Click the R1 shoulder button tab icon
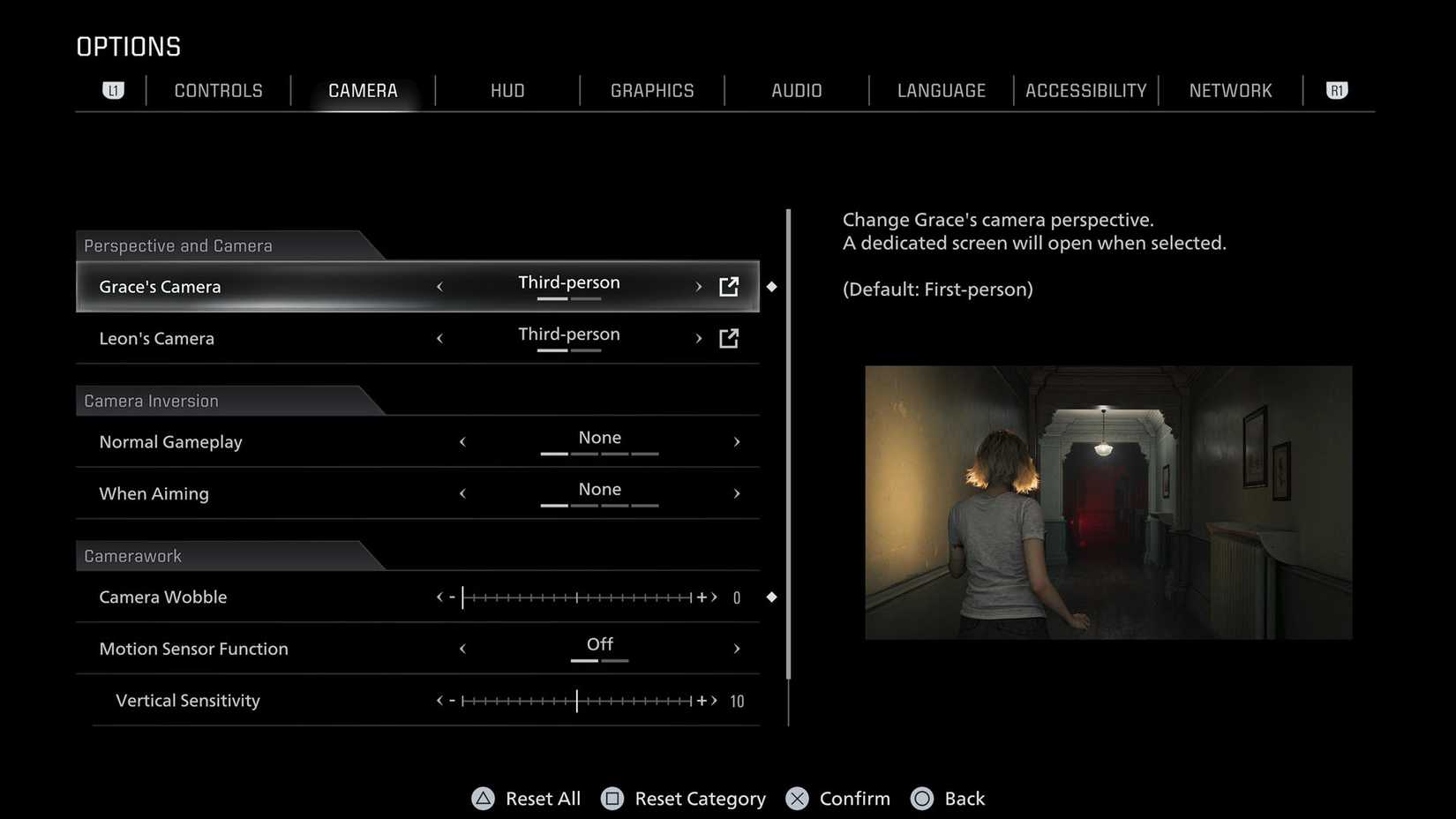Image resolution: width=1456 pixels, height=819 pixels. pyautogui.click(x=1336, y=90)
